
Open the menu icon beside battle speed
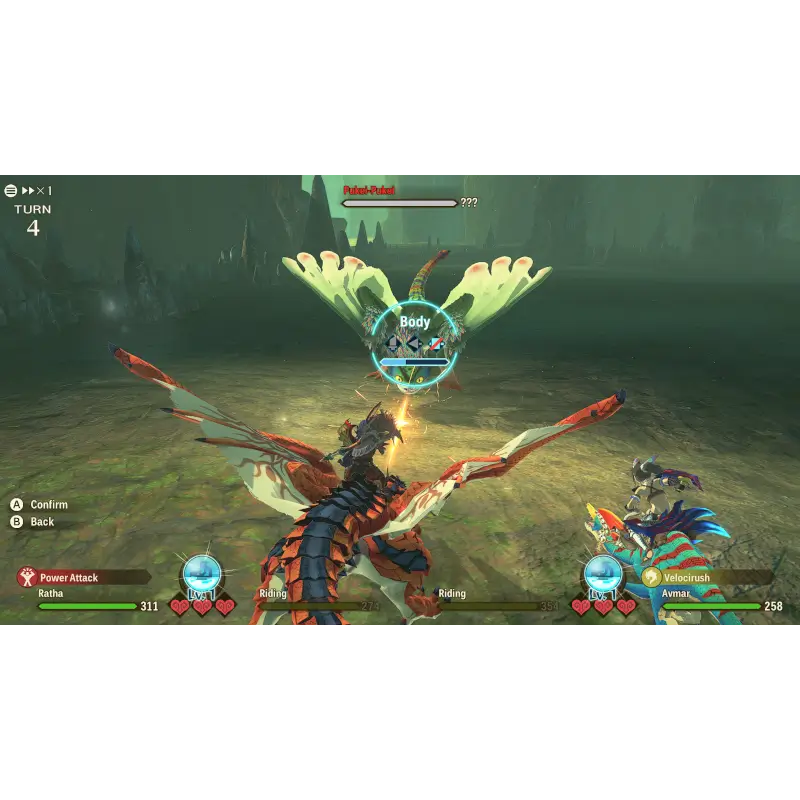pos(11,190)
